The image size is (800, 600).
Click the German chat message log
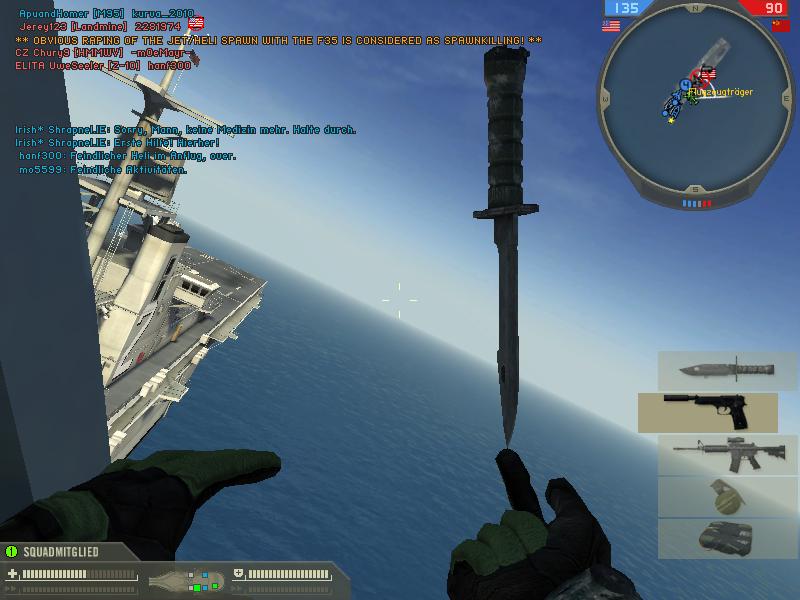[185, 150]
